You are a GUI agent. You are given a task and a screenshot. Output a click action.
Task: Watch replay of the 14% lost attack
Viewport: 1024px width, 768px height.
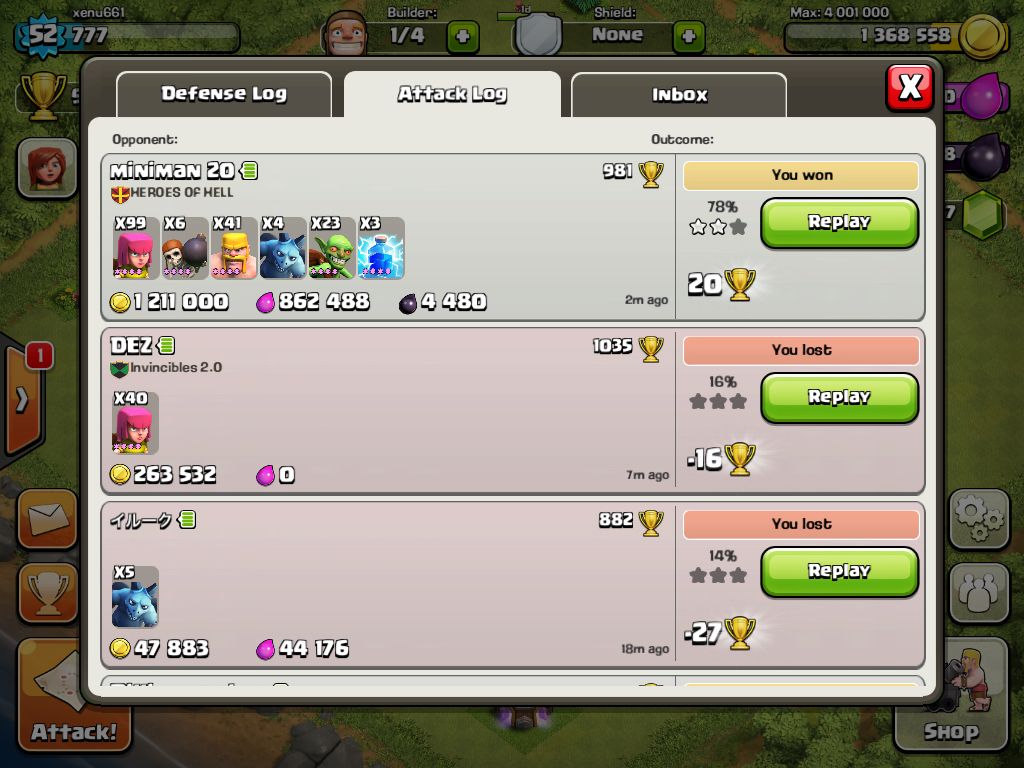click(839, 571)
